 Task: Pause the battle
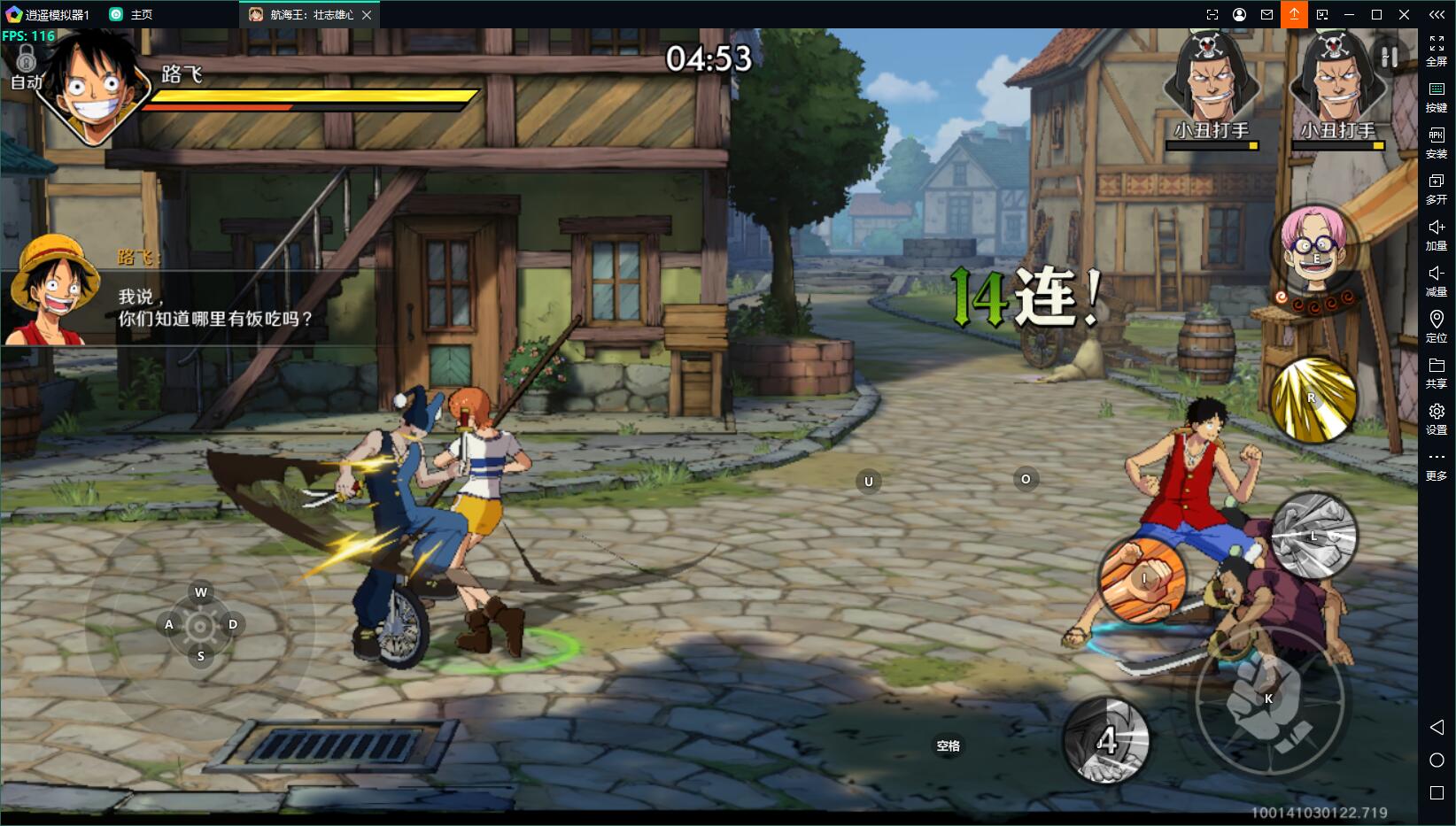[1390, 58]
